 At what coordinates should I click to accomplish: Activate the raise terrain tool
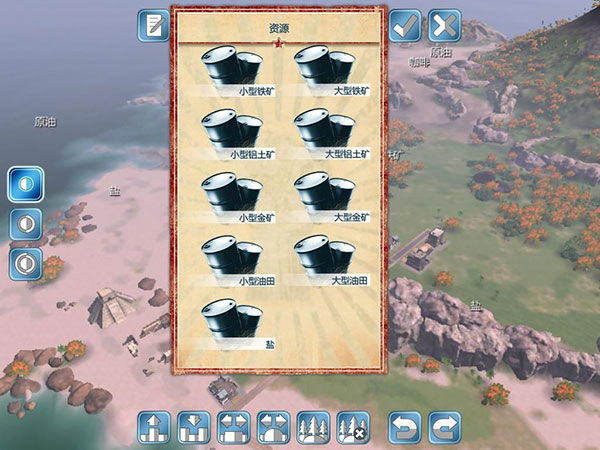[153, 427]
